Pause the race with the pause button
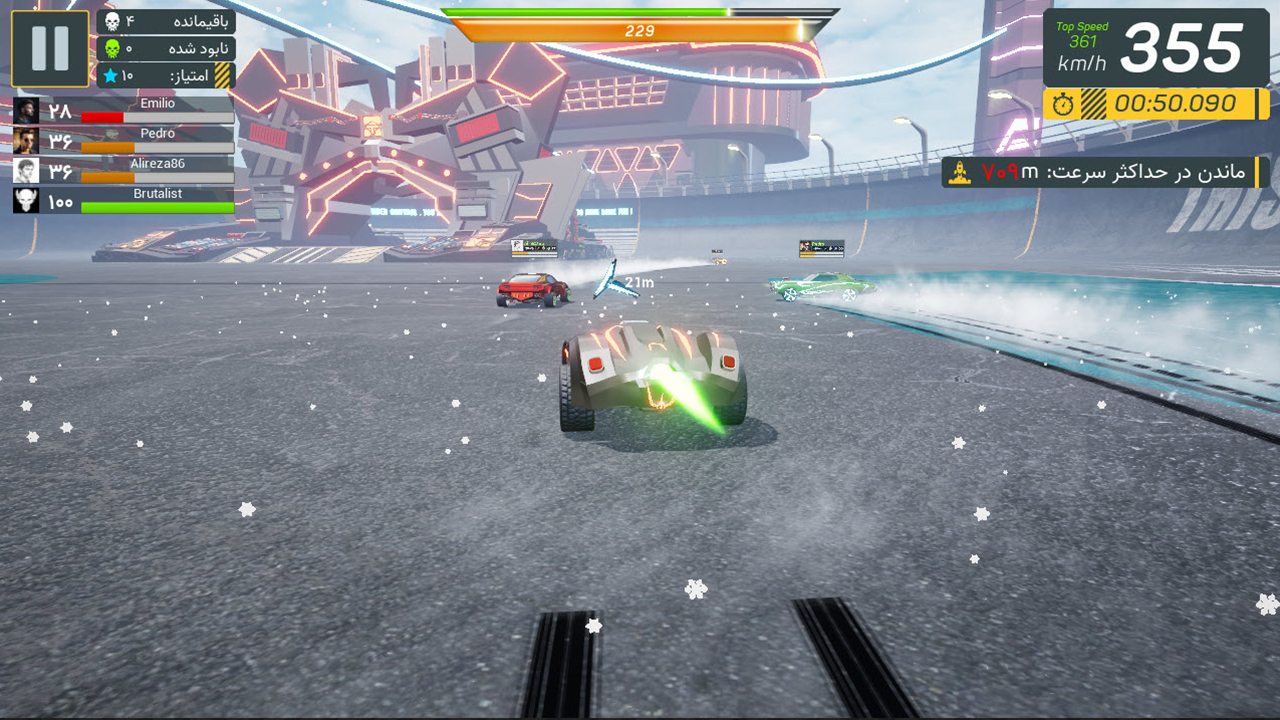 [x=50, y=48]
